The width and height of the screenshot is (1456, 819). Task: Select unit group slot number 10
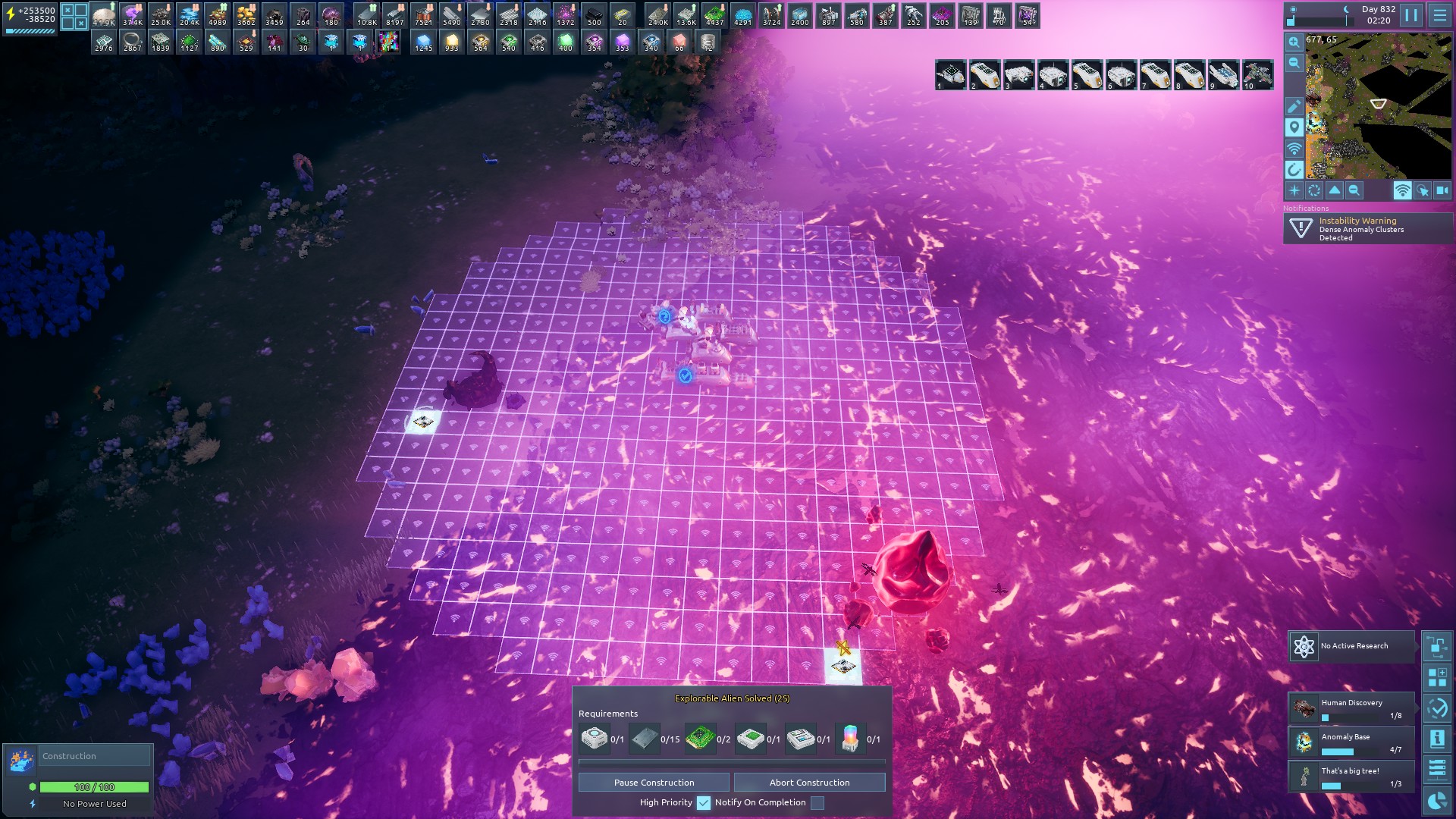1257,75
